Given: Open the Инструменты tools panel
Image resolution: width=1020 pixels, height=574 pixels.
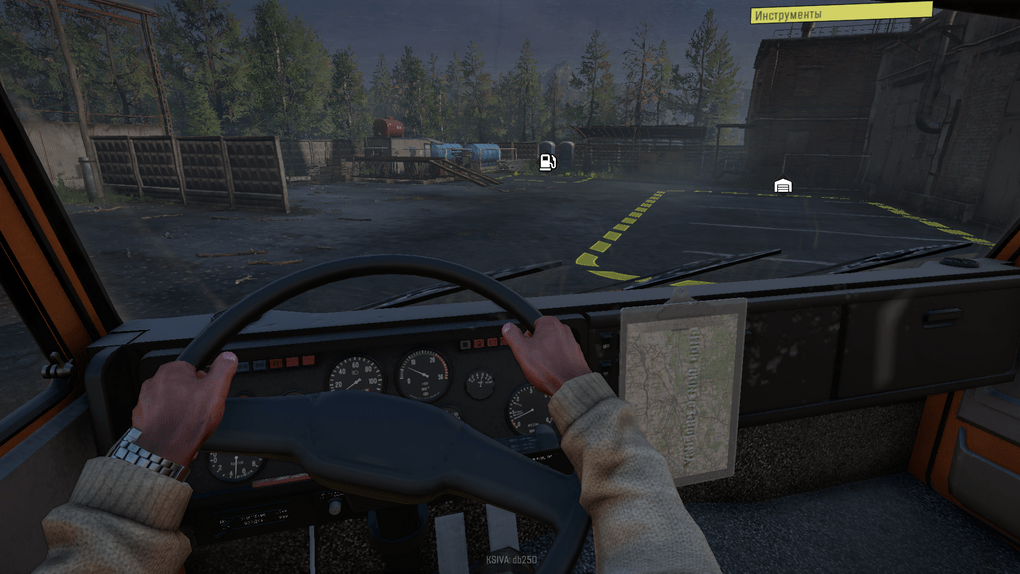Looking at the screenshot, I should point(840,14).
